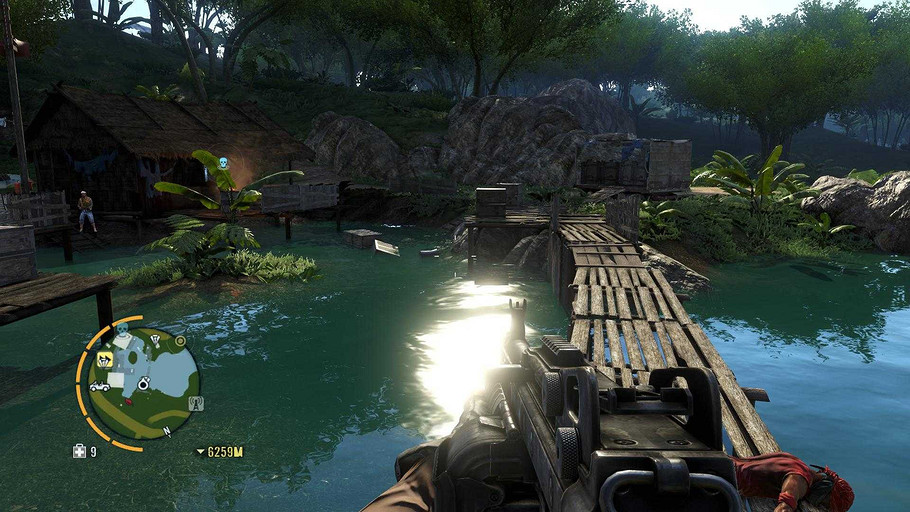The width and height of the screenshot is (910, 512).
Task: Select the yellow fast travel marker on minimap
Action: [104, 360]
